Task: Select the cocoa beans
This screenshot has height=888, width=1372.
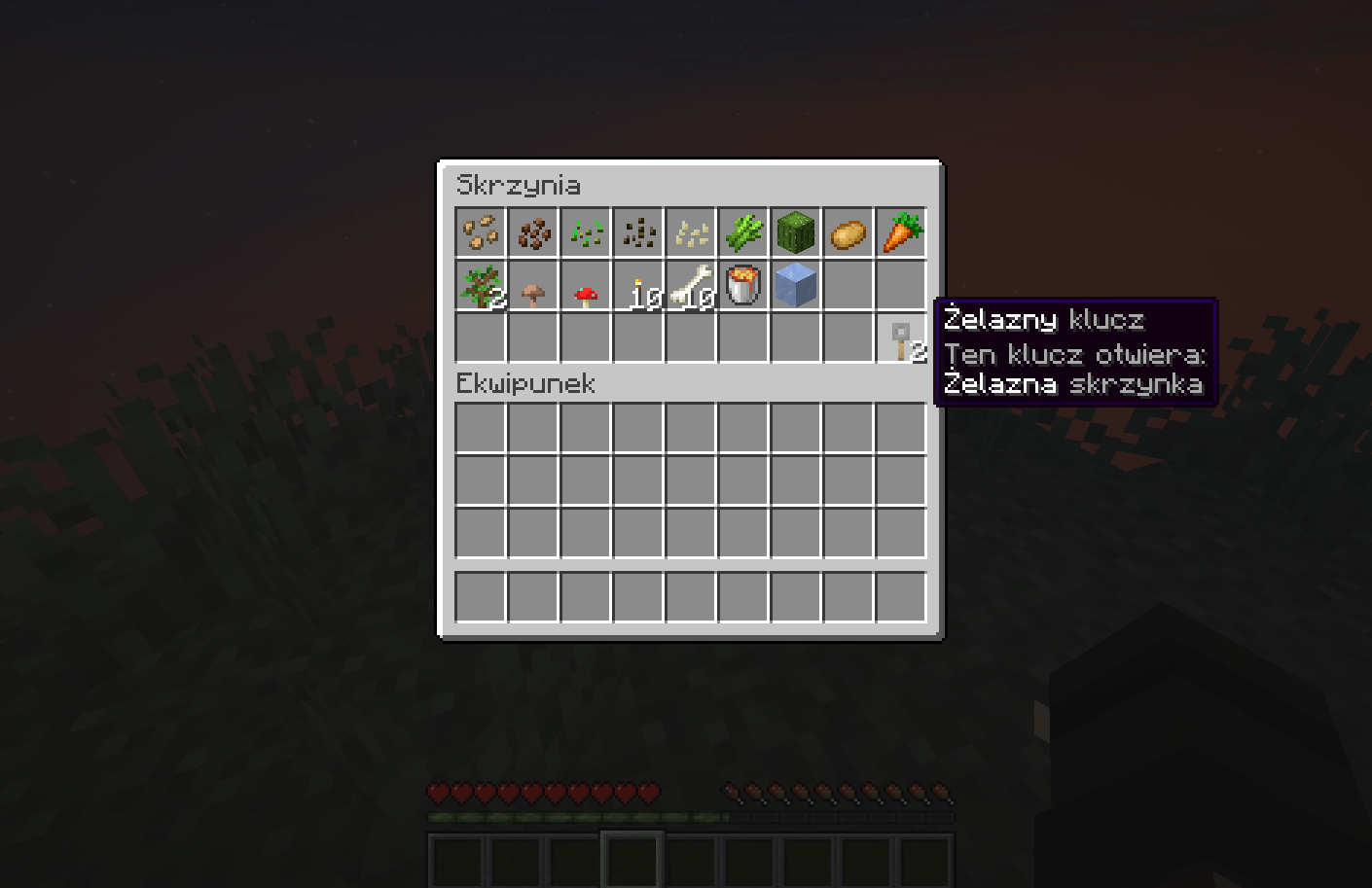Action: (x=532, y=231)
